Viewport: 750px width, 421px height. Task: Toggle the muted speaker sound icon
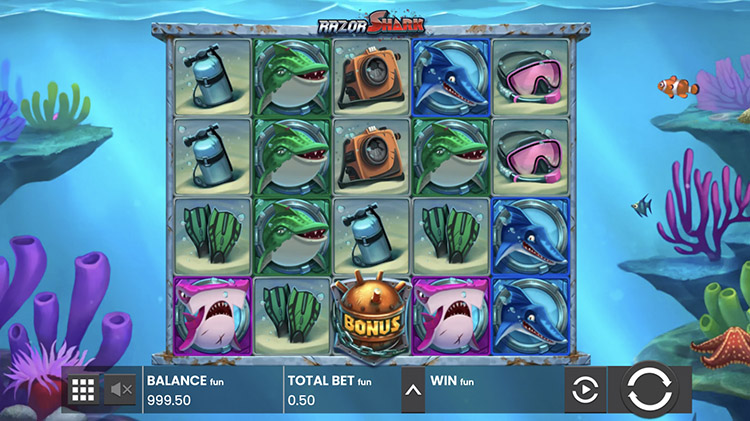[121, 389]
